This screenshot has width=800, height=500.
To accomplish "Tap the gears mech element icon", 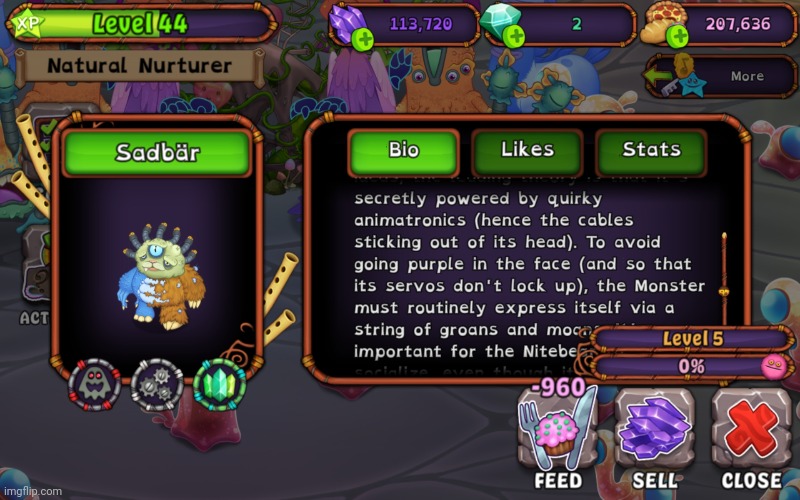I will pyautogui.click(x=157, y=385).
